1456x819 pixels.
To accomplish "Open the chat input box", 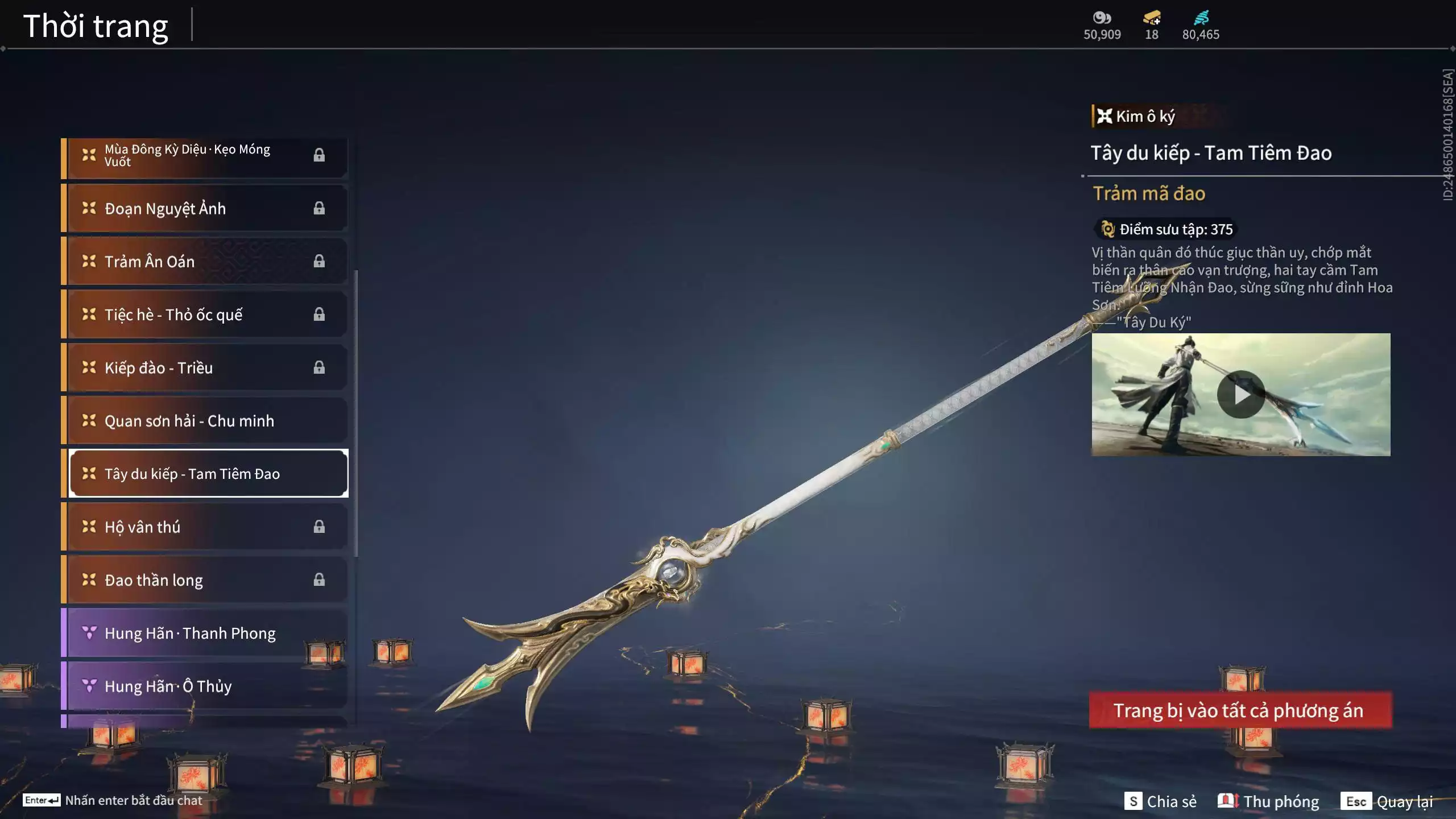I will tap(113, 800).
